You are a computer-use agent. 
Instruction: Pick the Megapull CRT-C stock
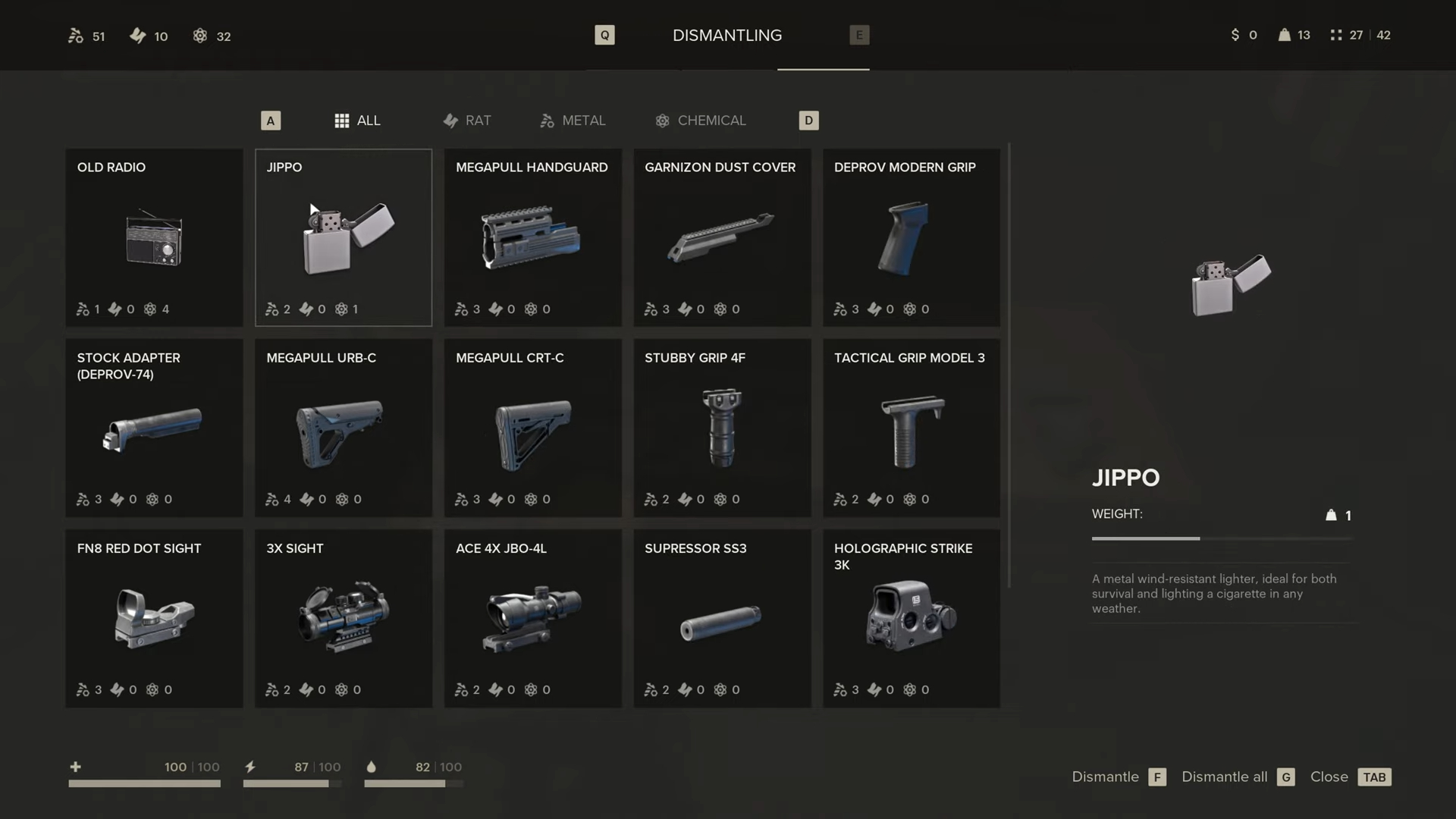coord(532,428)
